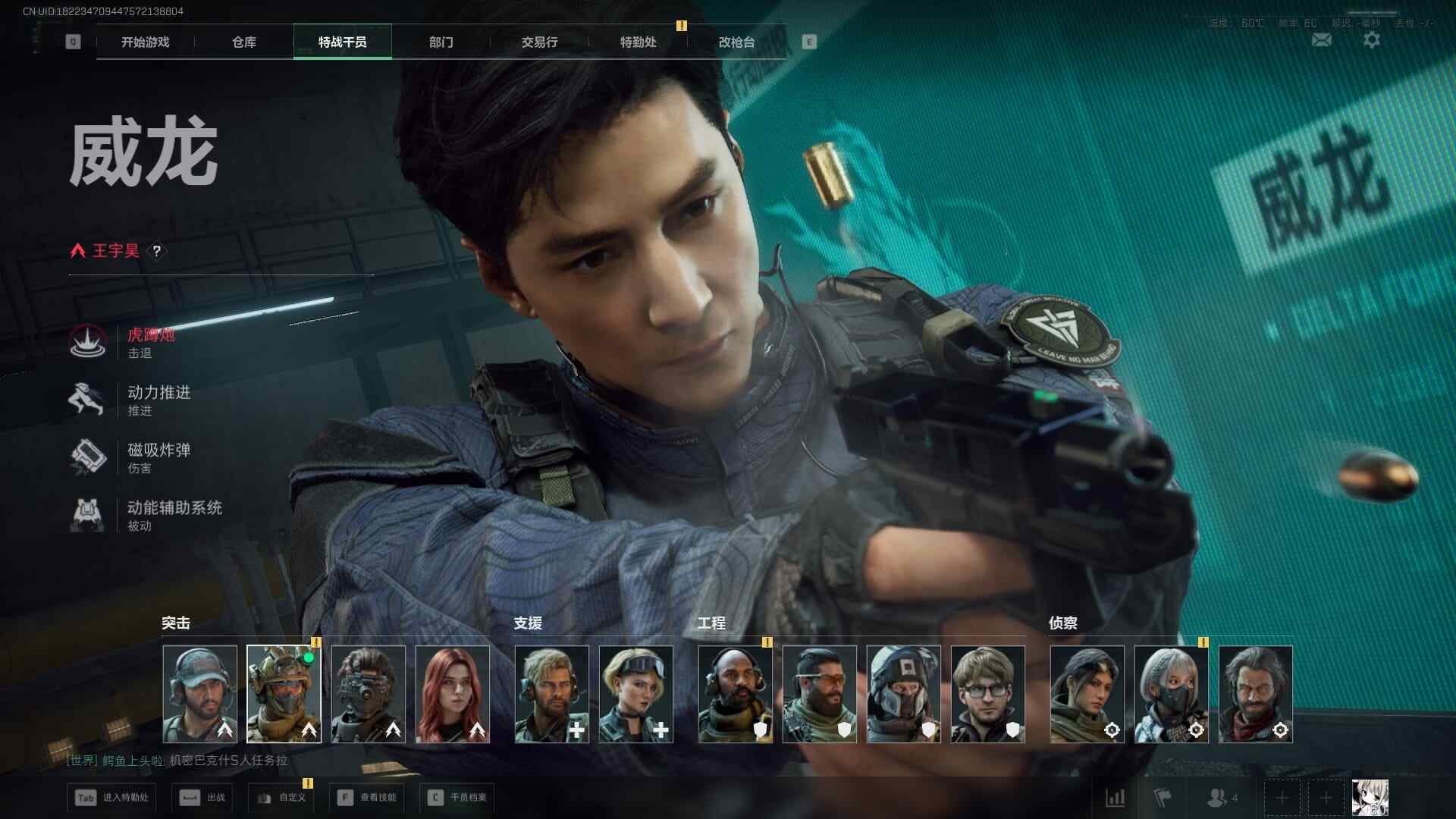Switch to the 改枪台 tab
The image size is (1456, 819).
coord(736,42)
